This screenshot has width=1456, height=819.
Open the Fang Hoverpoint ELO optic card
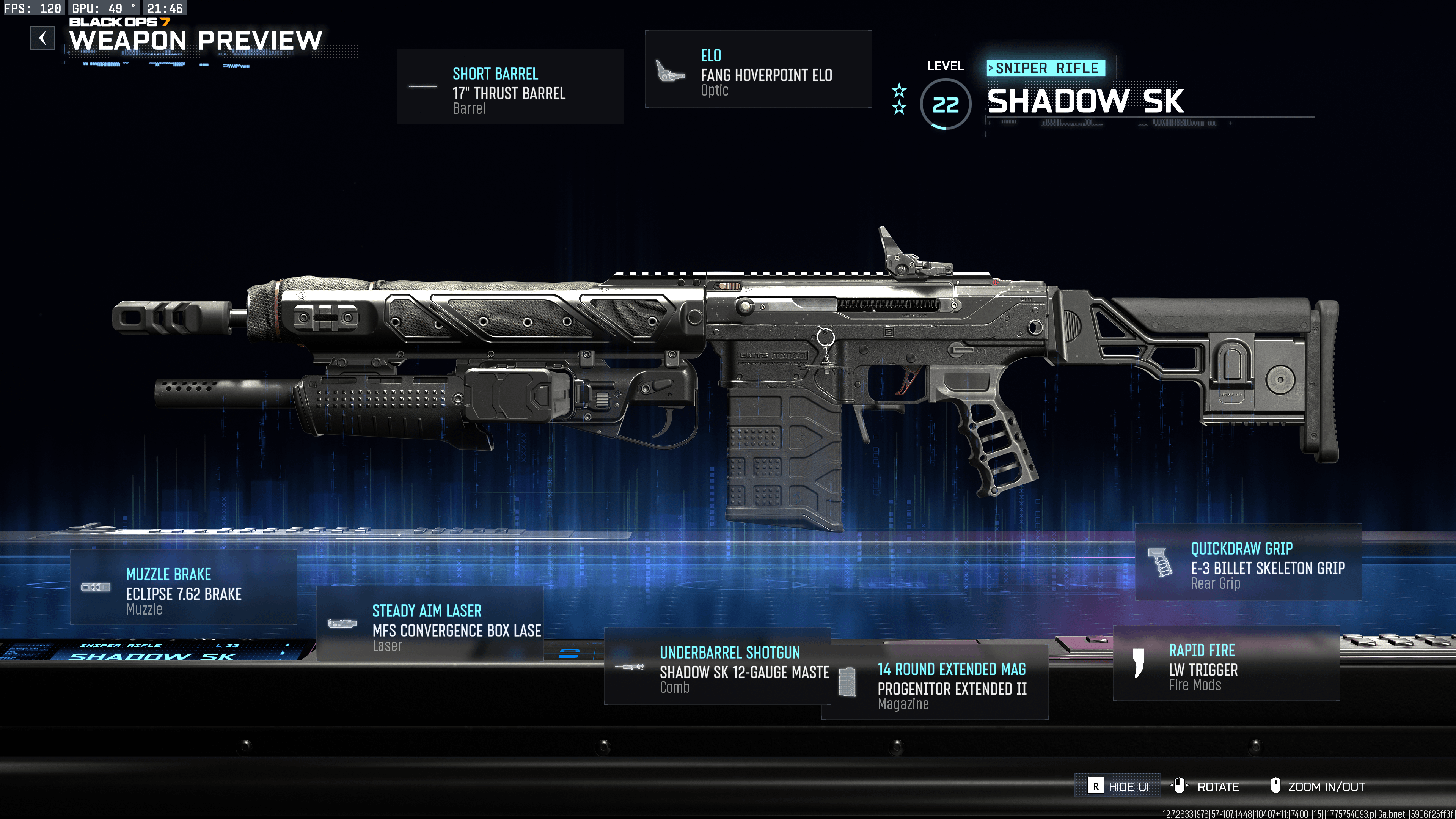tap(757, 69)
